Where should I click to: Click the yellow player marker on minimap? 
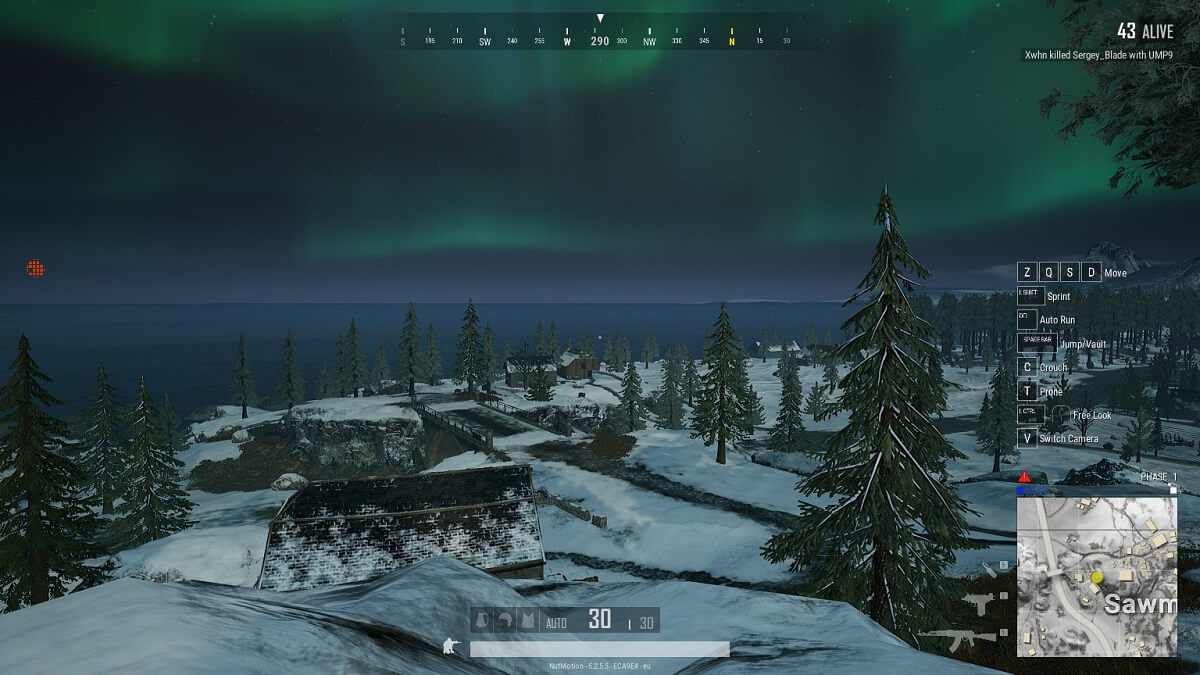(x=1096, y=577)
